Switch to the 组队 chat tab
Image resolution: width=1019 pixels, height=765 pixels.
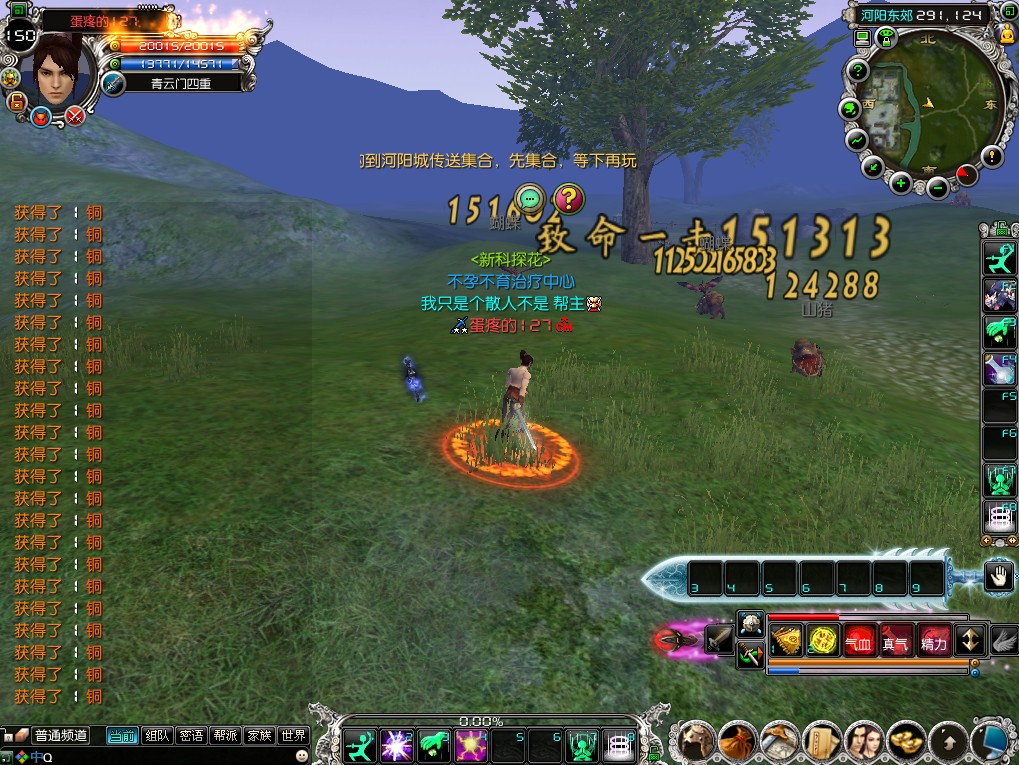(x=156, y=736)
